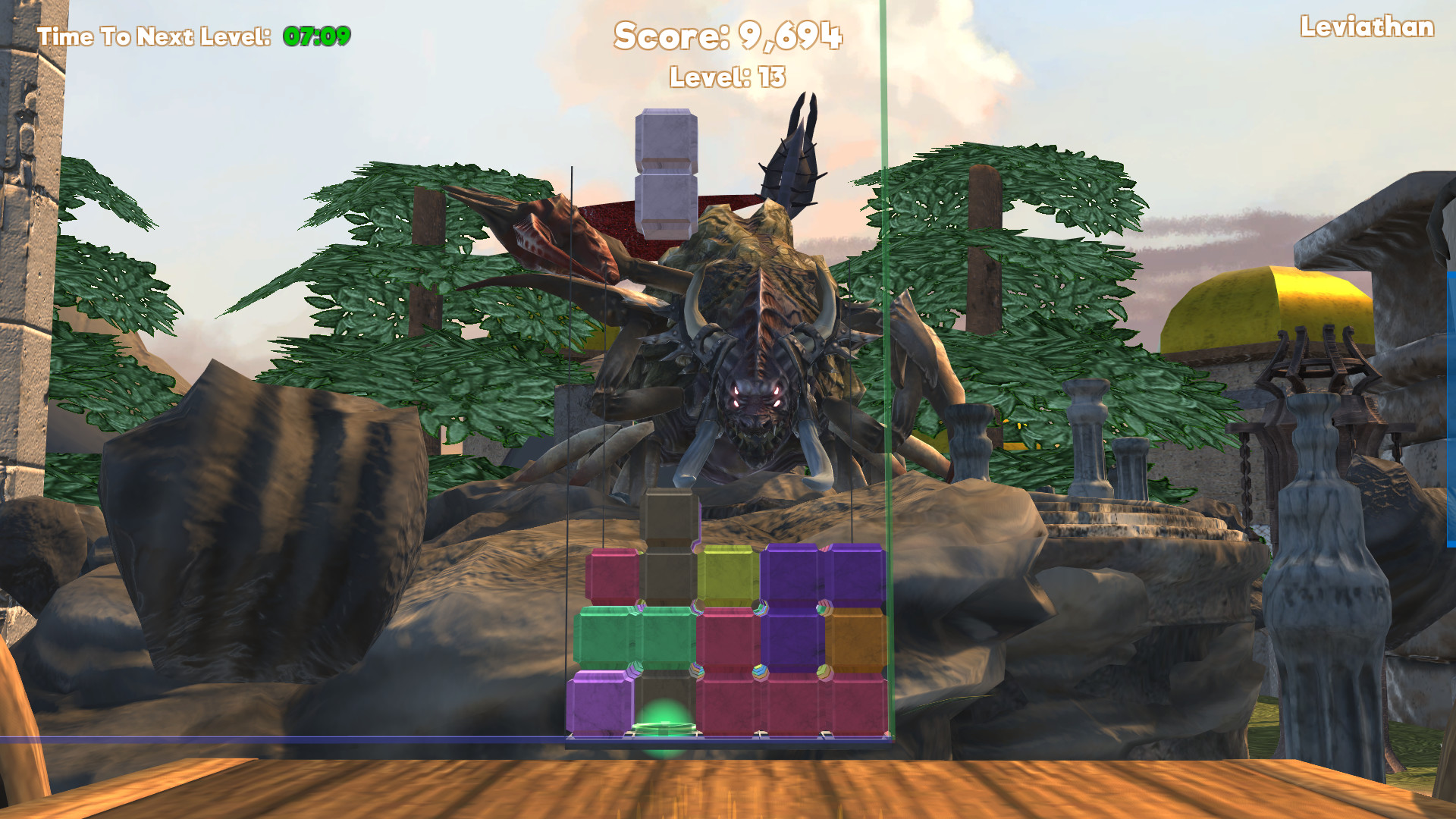Viewport: 1456px width, 819px height.
Task: Open the Score: 9,694 display
Action: click(730, 36)
